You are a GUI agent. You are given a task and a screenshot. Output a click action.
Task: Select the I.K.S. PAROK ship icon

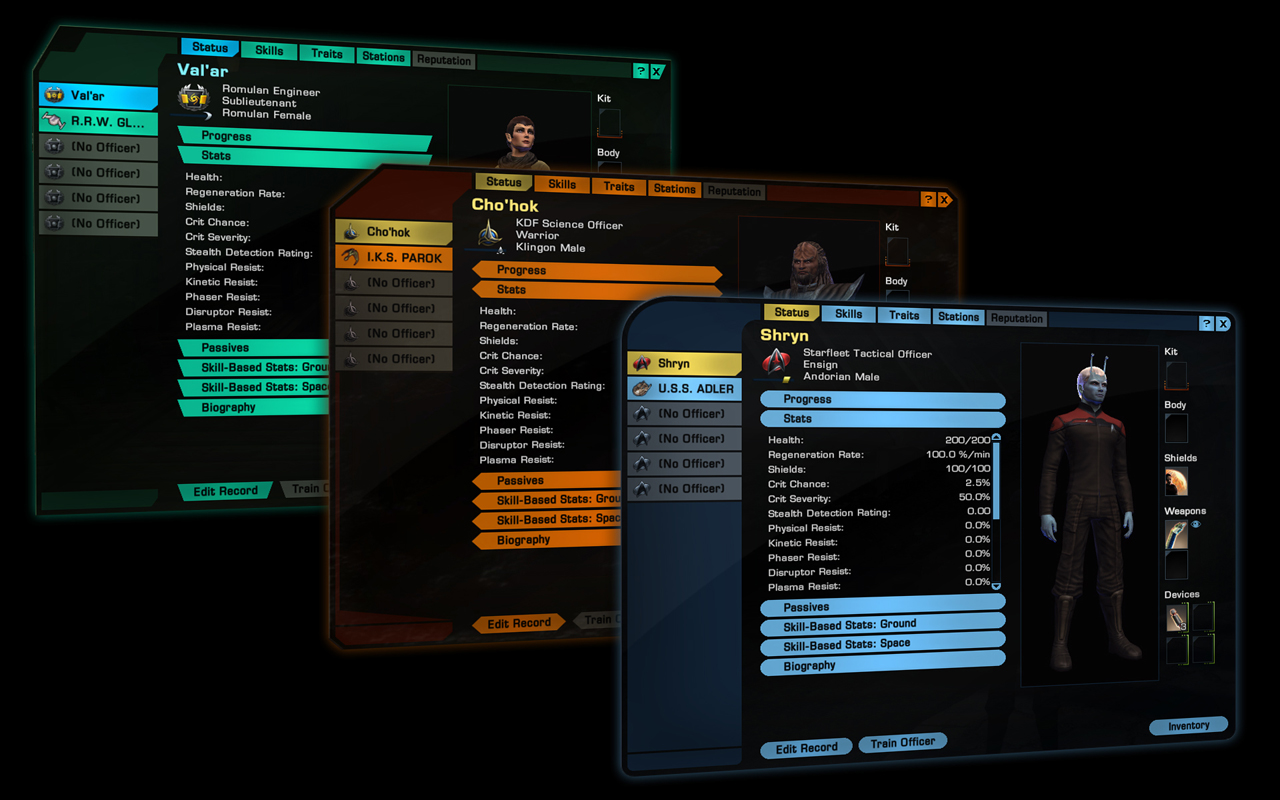tap(351, 258)
